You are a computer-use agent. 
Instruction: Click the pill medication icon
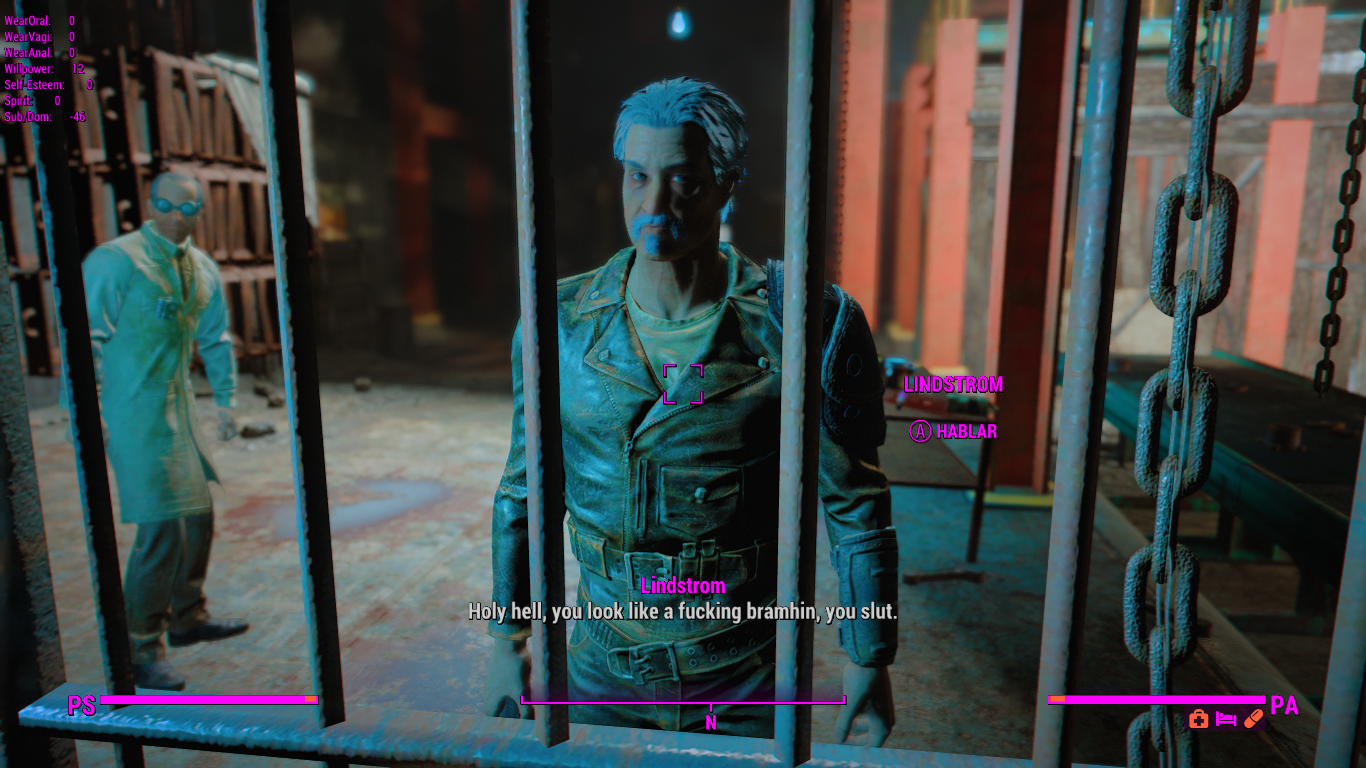point(1254,718)
